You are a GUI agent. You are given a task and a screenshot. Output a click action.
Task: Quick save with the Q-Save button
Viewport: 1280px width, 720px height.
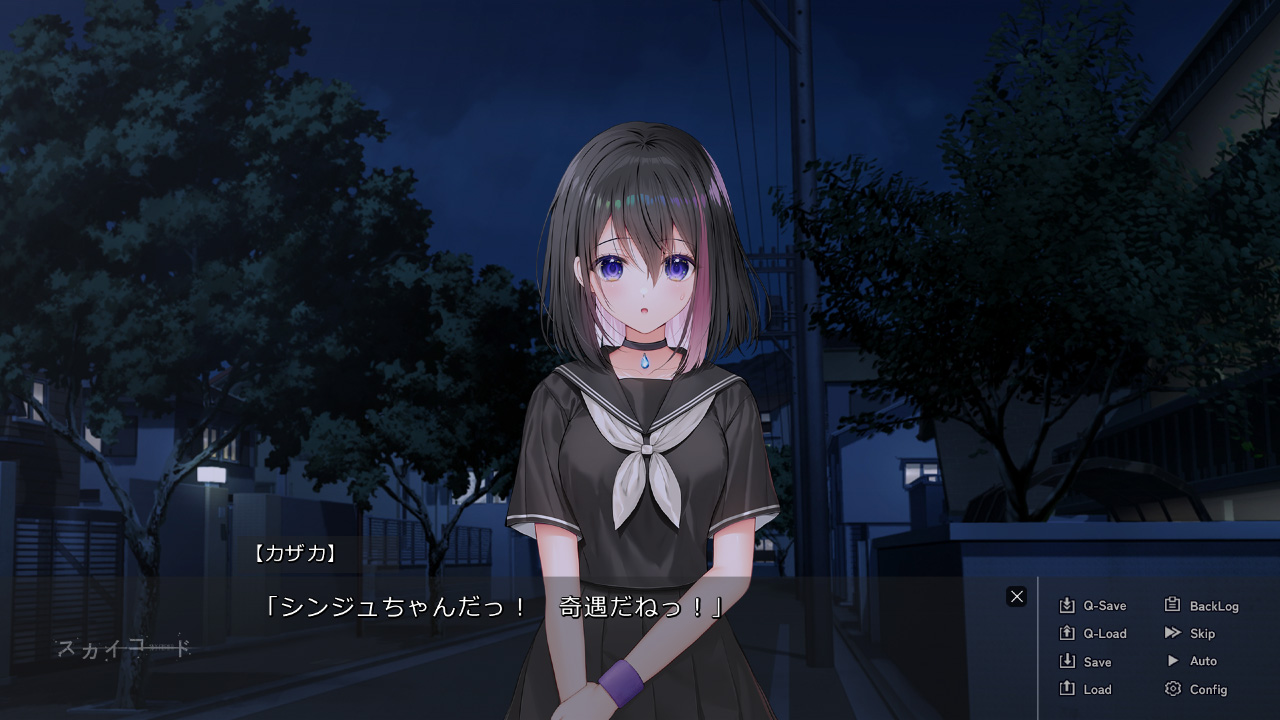(1093, 606)
